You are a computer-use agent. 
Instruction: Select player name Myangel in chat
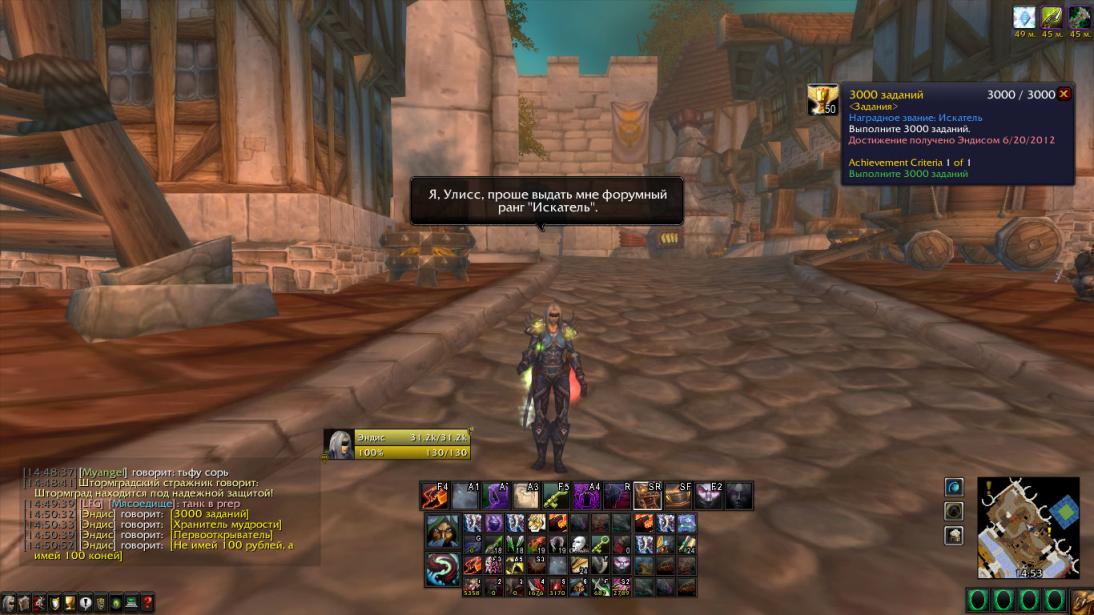click(103, 471)
